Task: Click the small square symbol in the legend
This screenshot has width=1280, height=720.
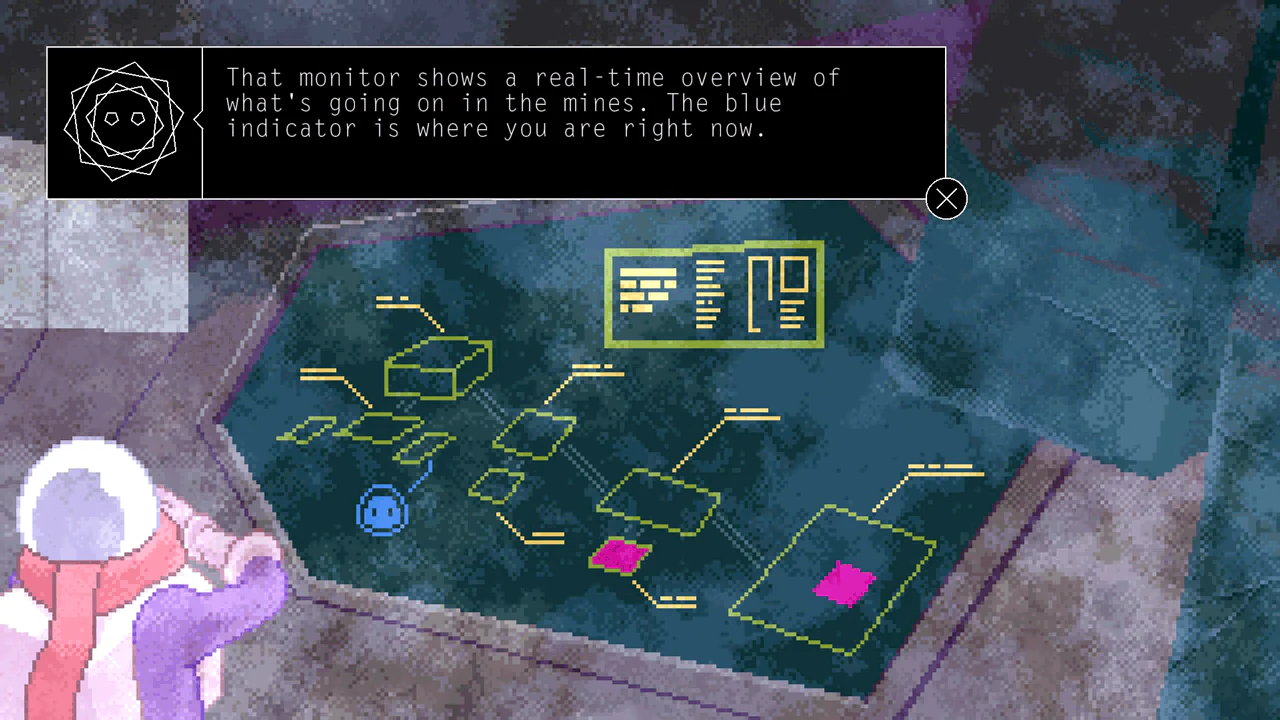Action: pos(795,273)
